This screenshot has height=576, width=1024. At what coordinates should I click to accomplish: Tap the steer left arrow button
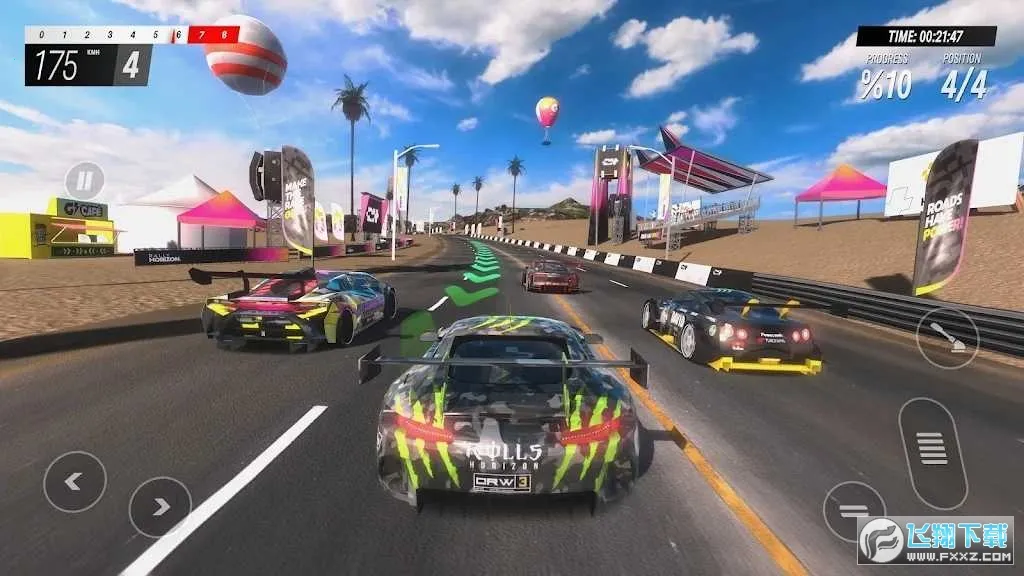coord(74,482)
